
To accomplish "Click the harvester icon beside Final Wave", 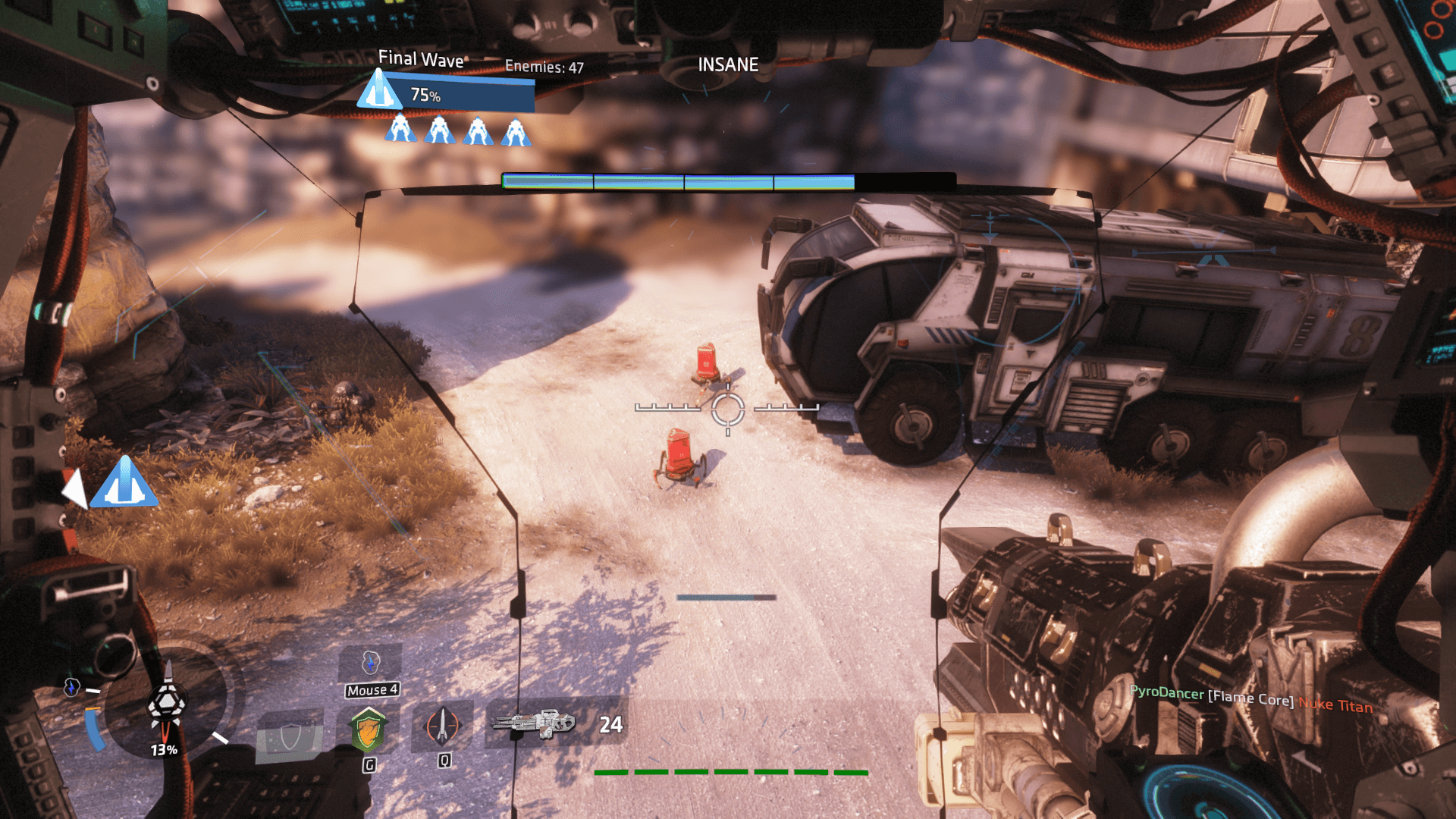I will coord(379,90).
